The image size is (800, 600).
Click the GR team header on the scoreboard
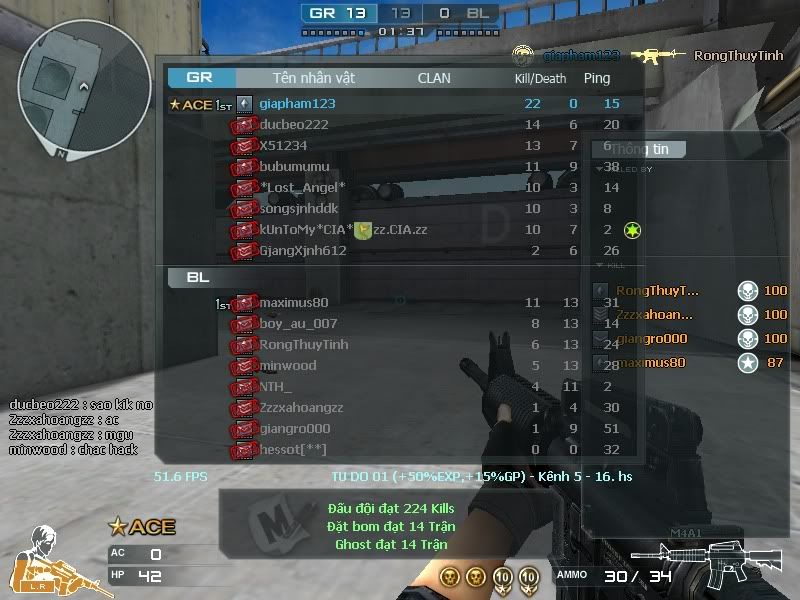200,77
